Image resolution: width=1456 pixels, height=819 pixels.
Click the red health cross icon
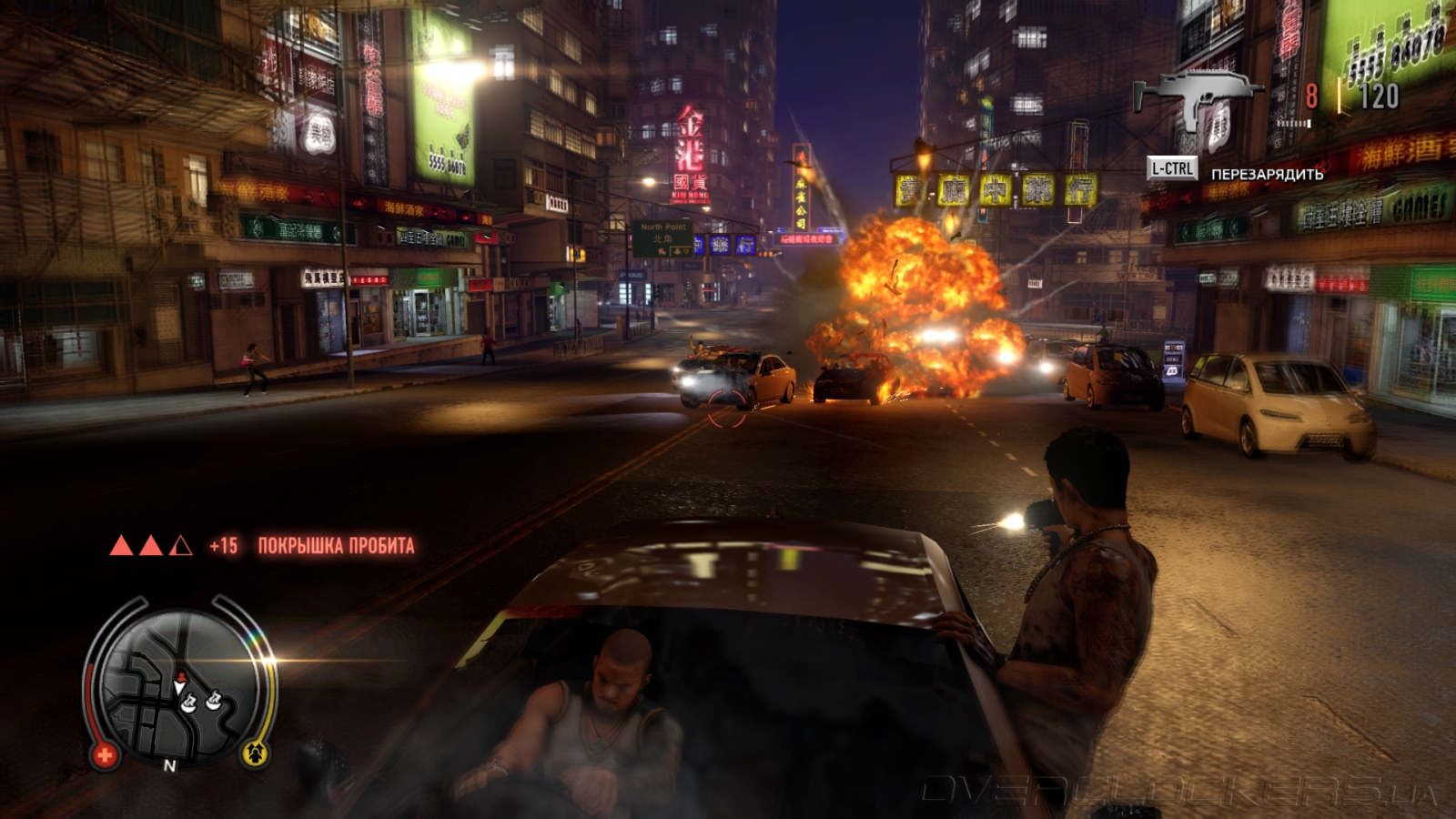[x=104, y=754]
